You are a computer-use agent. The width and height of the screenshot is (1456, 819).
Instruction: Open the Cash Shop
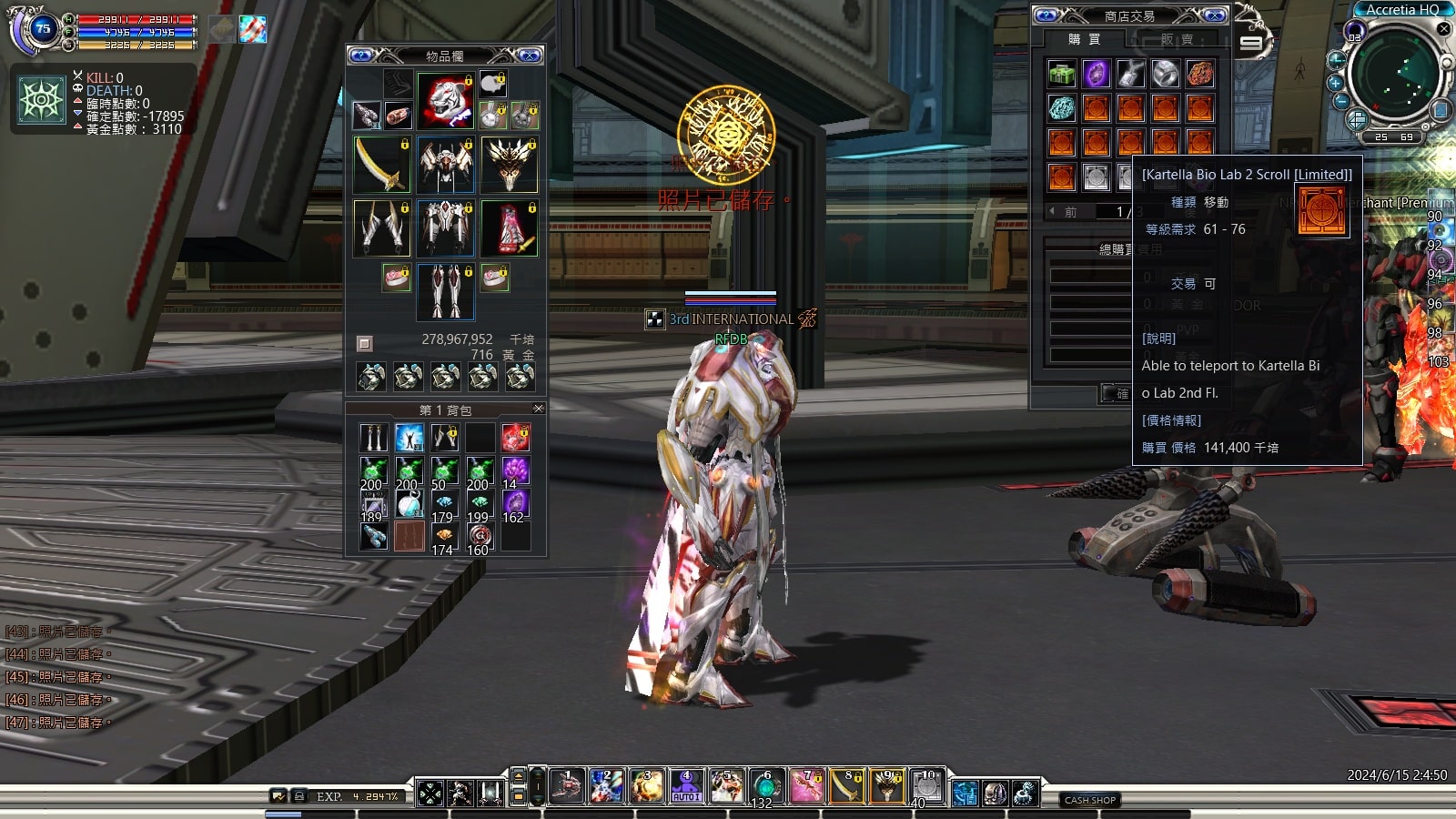1089,800
